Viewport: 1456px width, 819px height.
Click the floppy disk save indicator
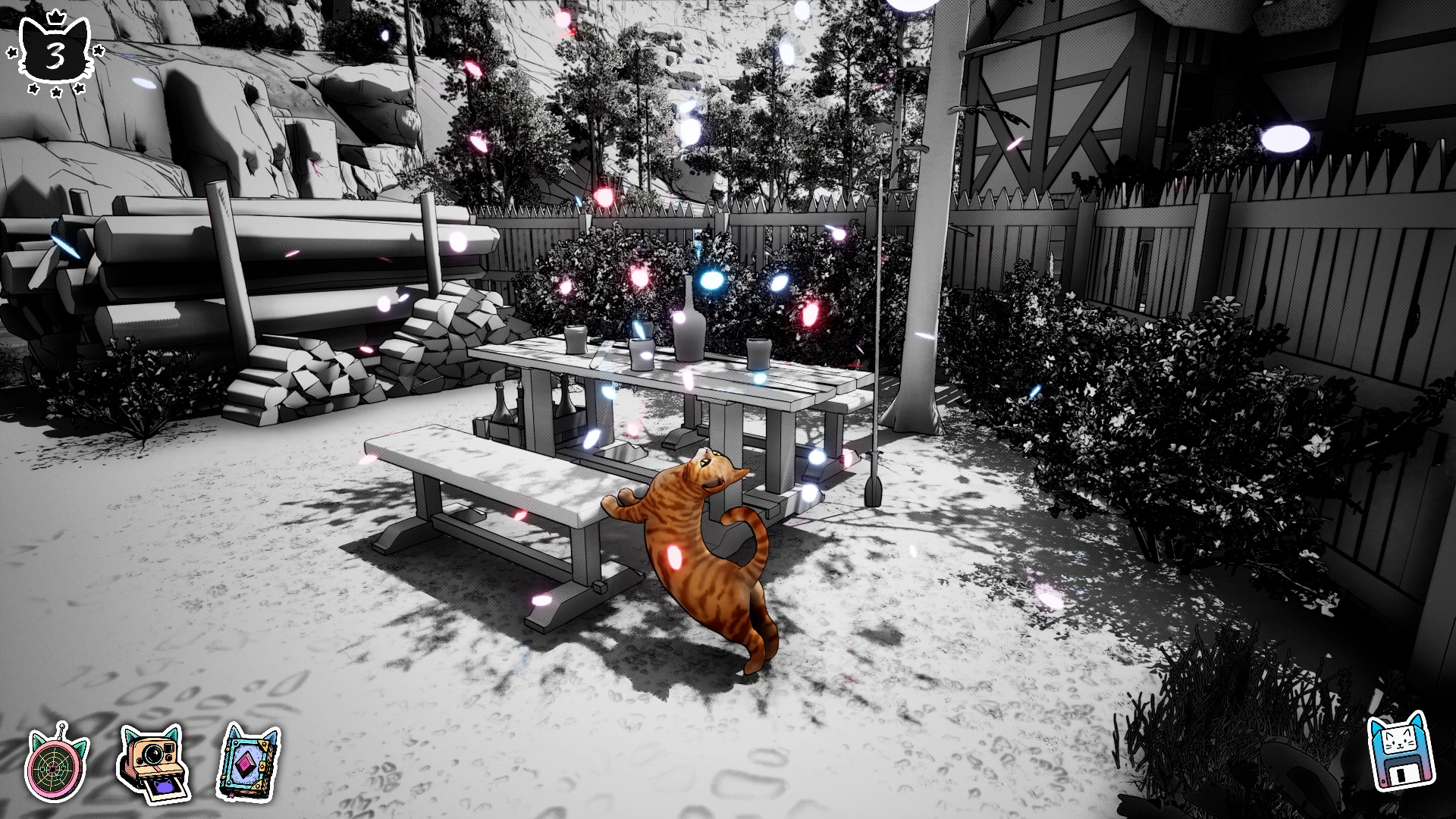coord(1399,755)
